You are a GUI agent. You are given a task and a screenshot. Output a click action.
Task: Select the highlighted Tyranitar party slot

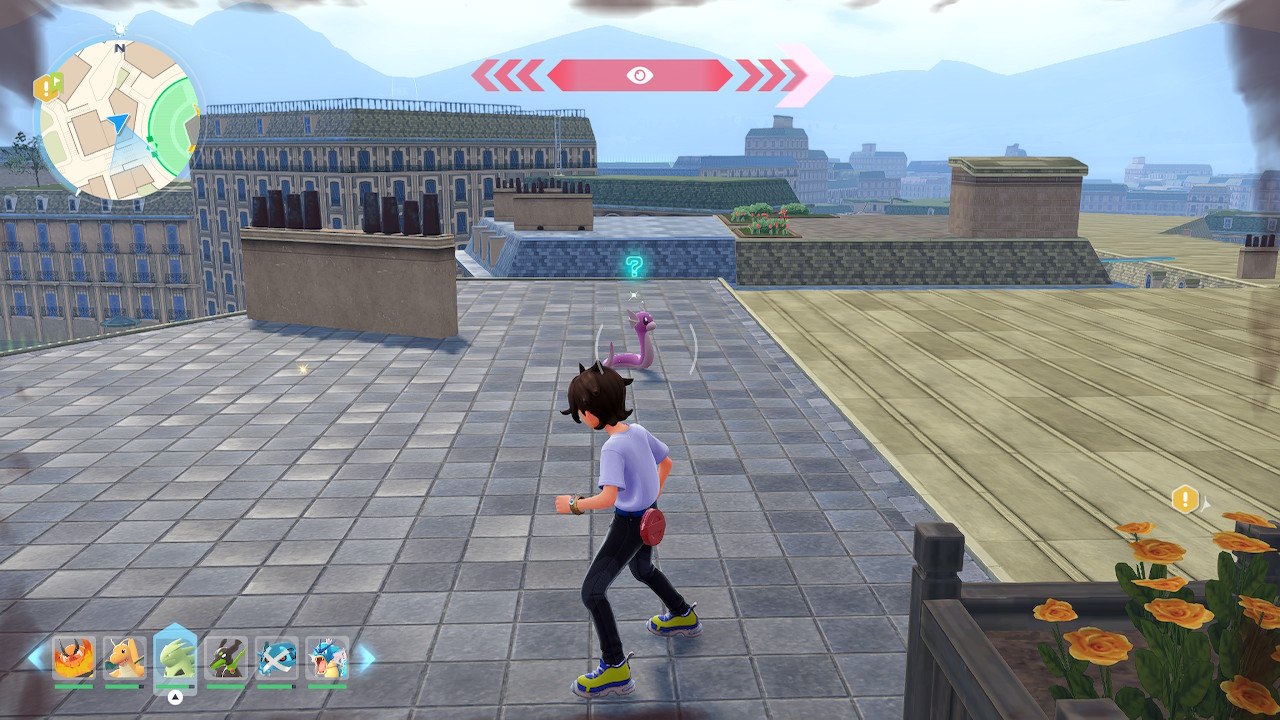point(175,658)
